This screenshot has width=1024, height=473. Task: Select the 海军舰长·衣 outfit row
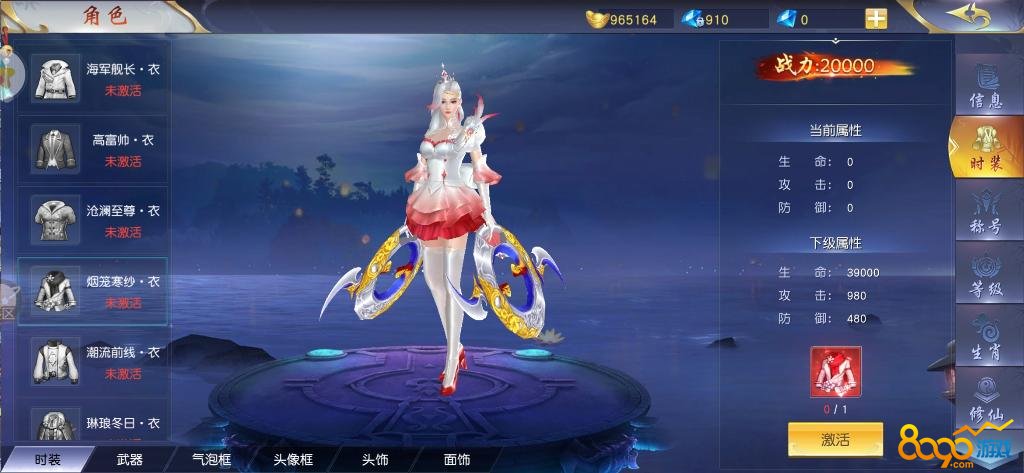[x=93, y=79]
